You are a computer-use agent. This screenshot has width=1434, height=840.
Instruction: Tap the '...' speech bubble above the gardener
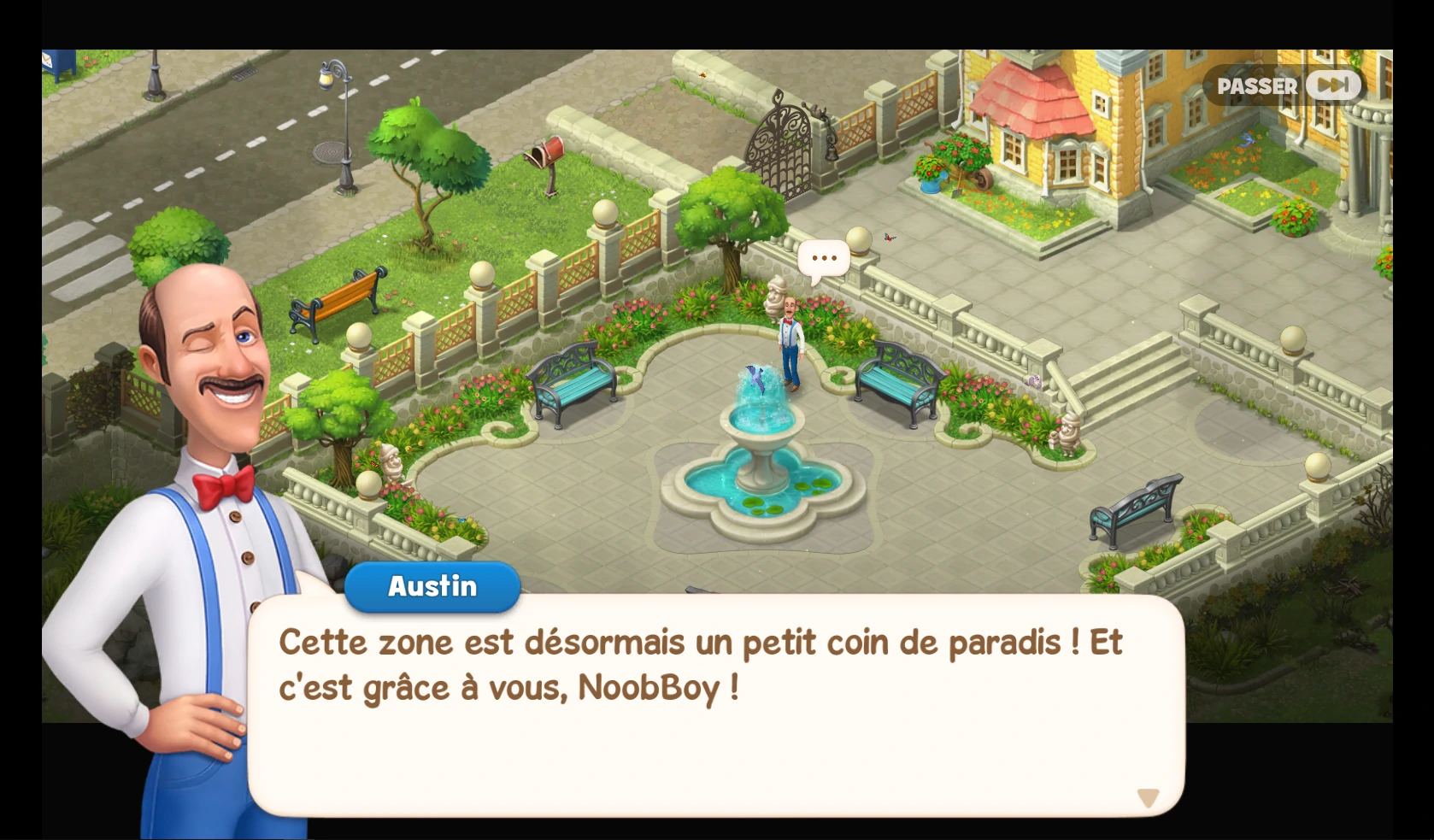click(x=823, y=256)
